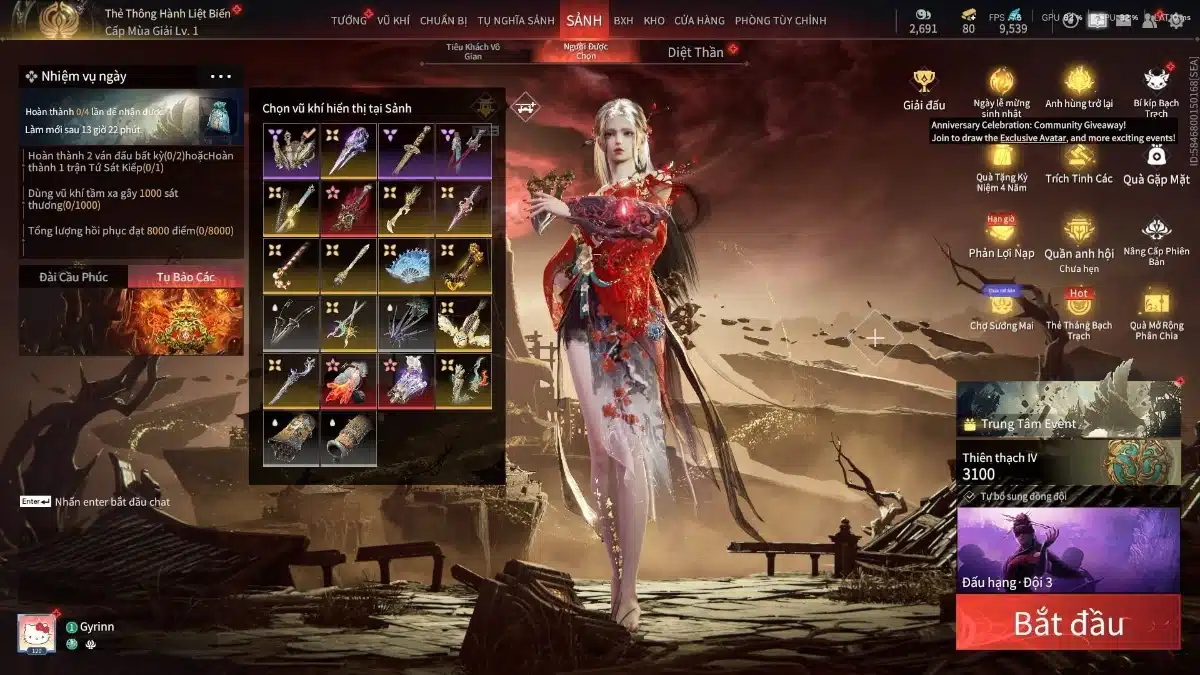Go to the VŨ KHÍ weapons menu

coord(393,20)
